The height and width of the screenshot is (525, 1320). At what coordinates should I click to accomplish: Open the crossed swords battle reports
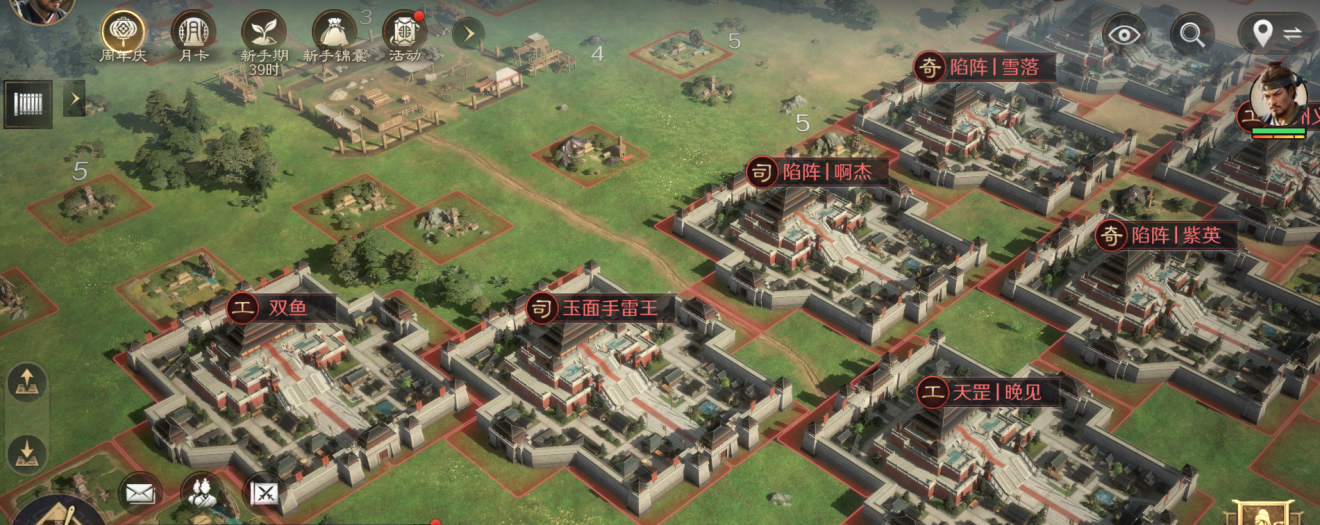pyautogui.click(x=264, y=492)
